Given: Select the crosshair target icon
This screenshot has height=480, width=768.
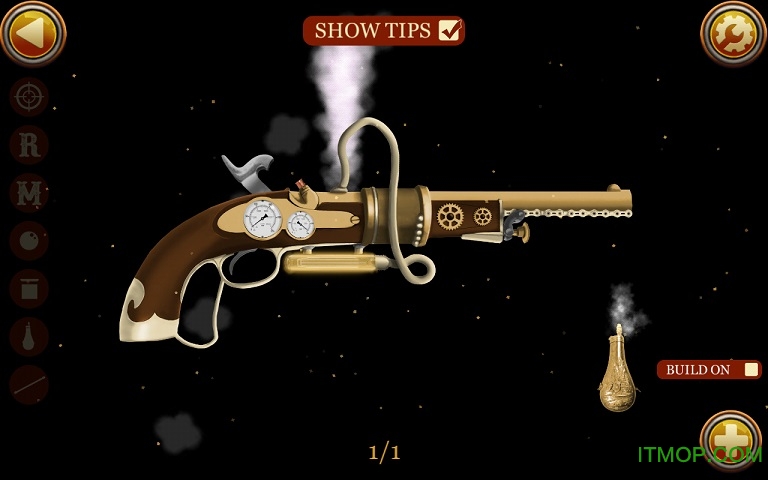Looking at the screenshot, I should tap(29, 97).
